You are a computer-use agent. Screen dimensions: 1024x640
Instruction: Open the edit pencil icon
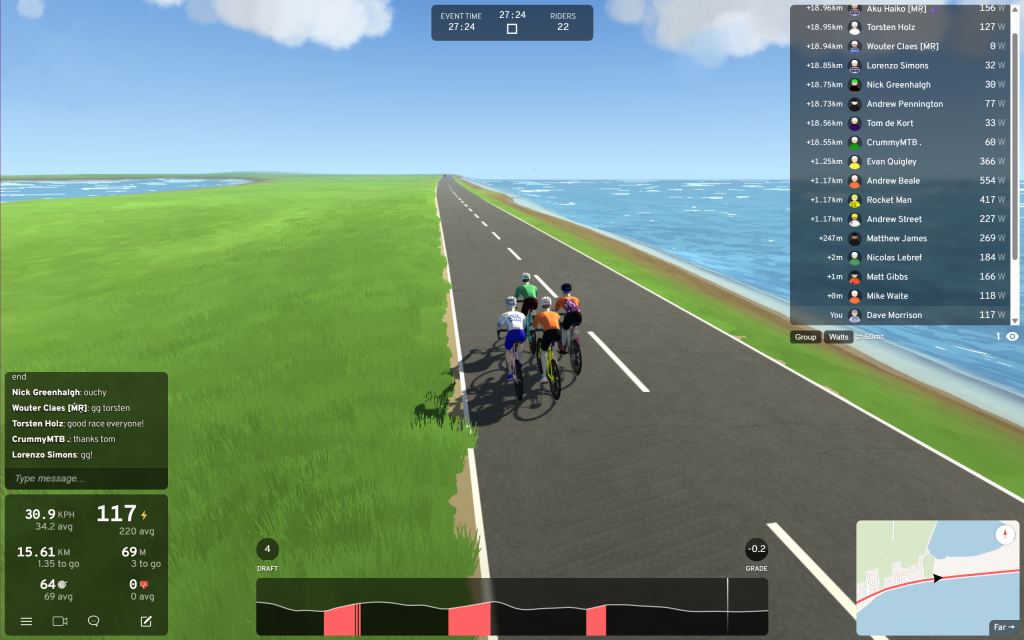(x=146, y=621)
